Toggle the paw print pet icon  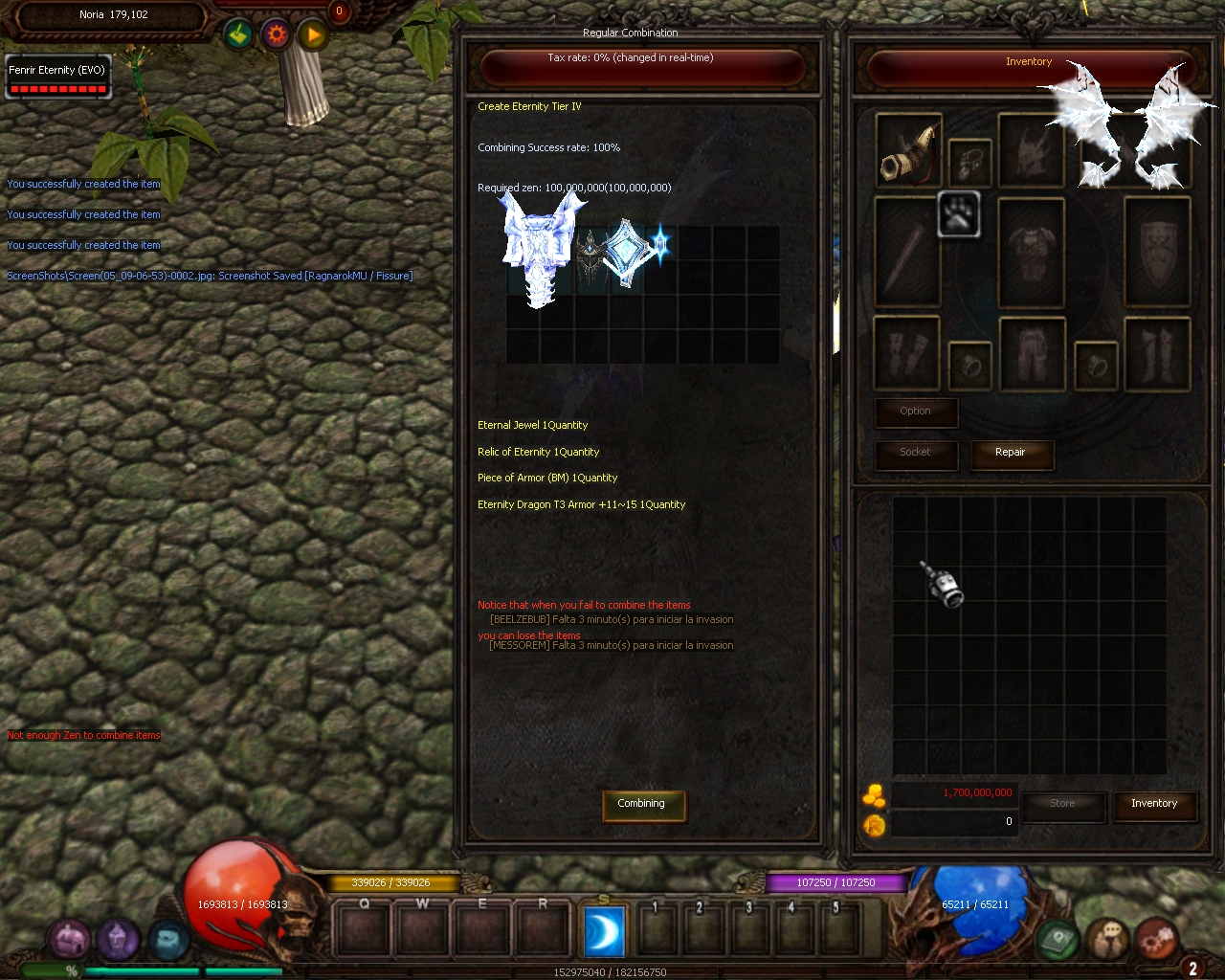tap(958, 214)
